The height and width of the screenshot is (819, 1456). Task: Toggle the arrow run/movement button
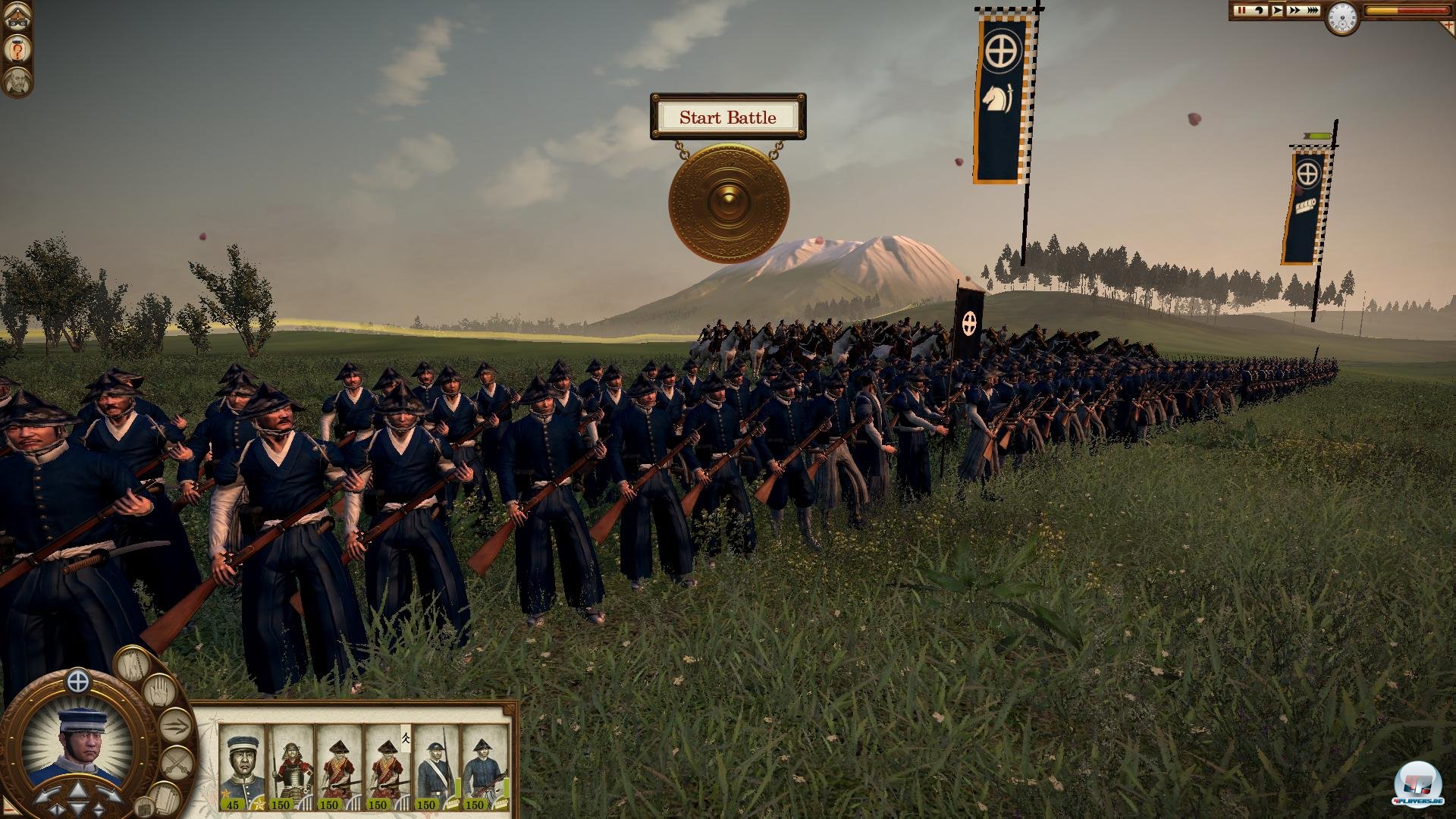click(174, 726)
